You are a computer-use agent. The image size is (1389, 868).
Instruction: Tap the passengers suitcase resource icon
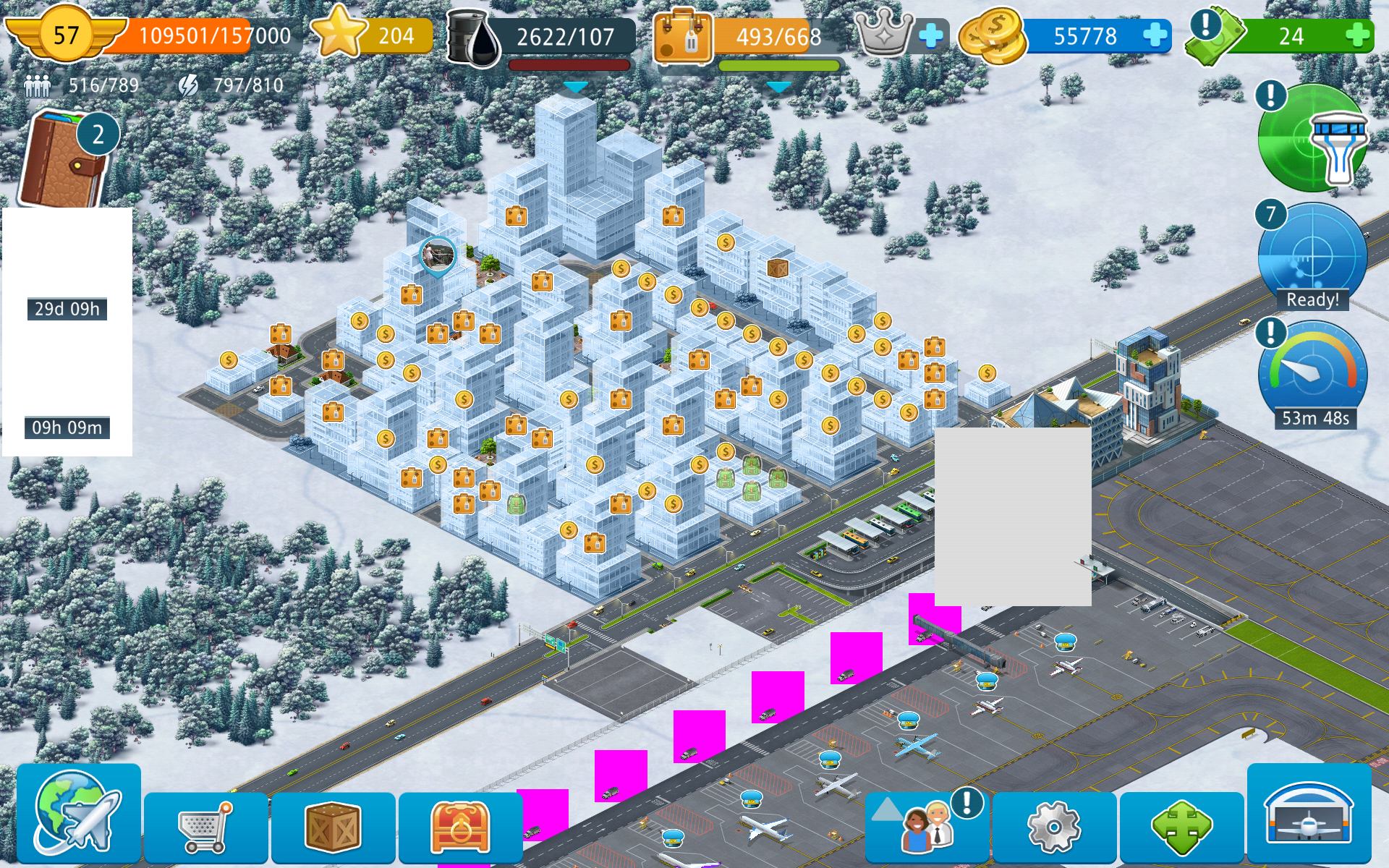coord(682,38)
